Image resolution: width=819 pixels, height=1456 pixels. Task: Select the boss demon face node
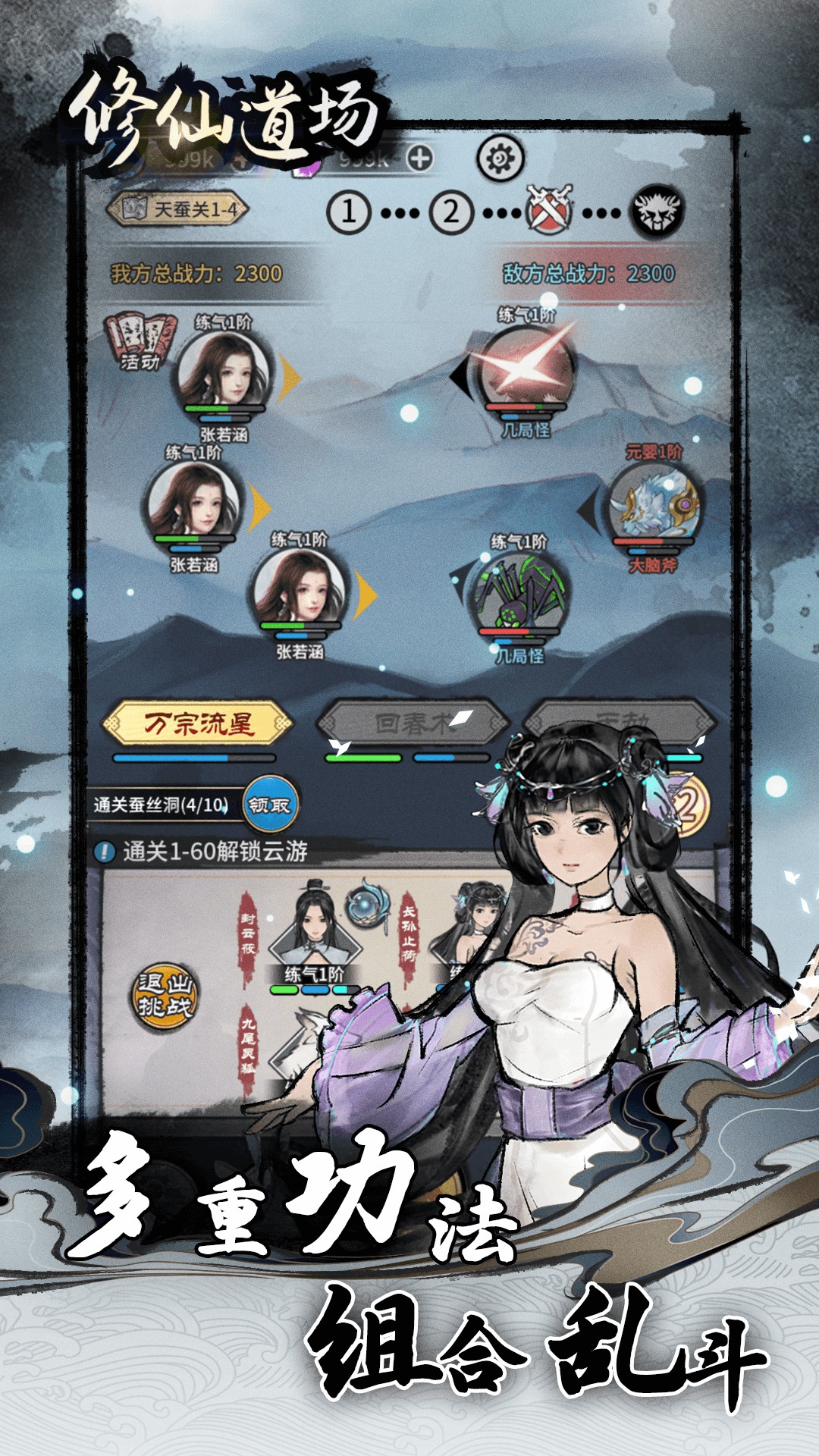(658, 210)
